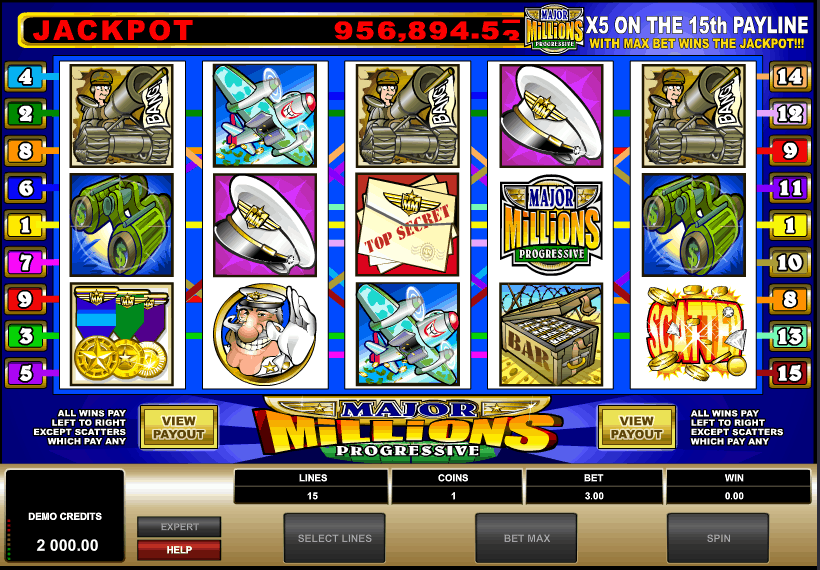Switch to Expert mode
This screenshot has height=570, width=820.
pos(179,527)
